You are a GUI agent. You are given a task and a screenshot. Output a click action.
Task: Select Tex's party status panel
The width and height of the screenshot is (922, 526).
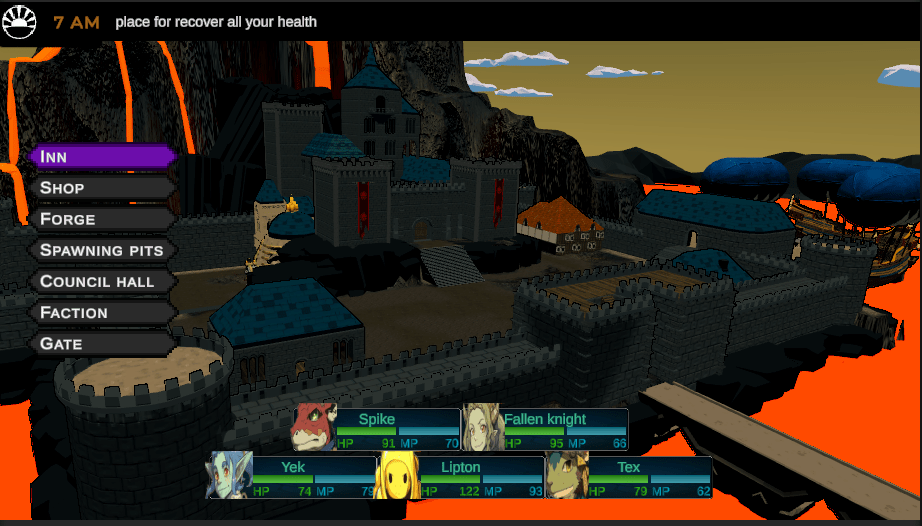point(629,476)
